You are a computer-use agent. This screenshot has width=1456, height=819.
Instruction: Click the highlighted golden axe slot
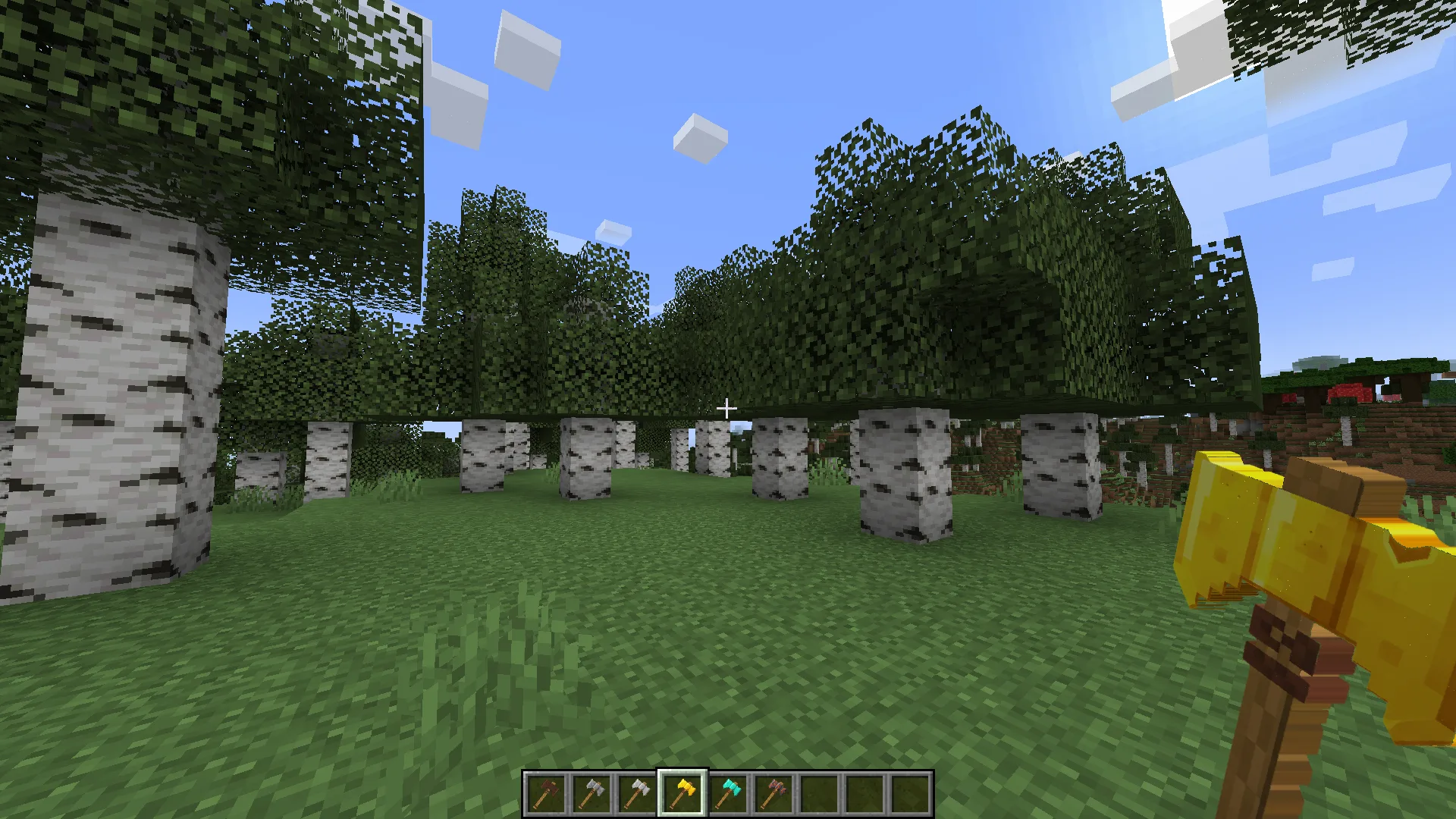click(682, 793)
